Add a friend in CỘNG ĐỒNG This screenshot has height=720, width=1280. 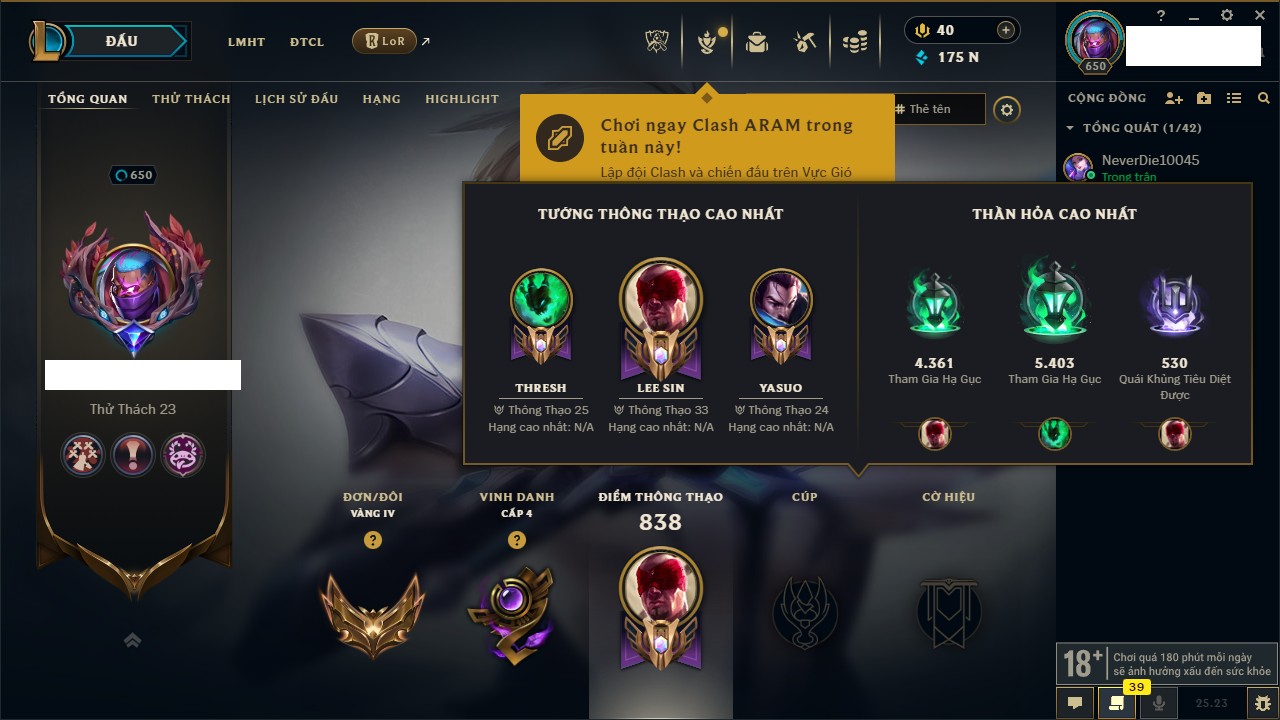pos(1174,98)
